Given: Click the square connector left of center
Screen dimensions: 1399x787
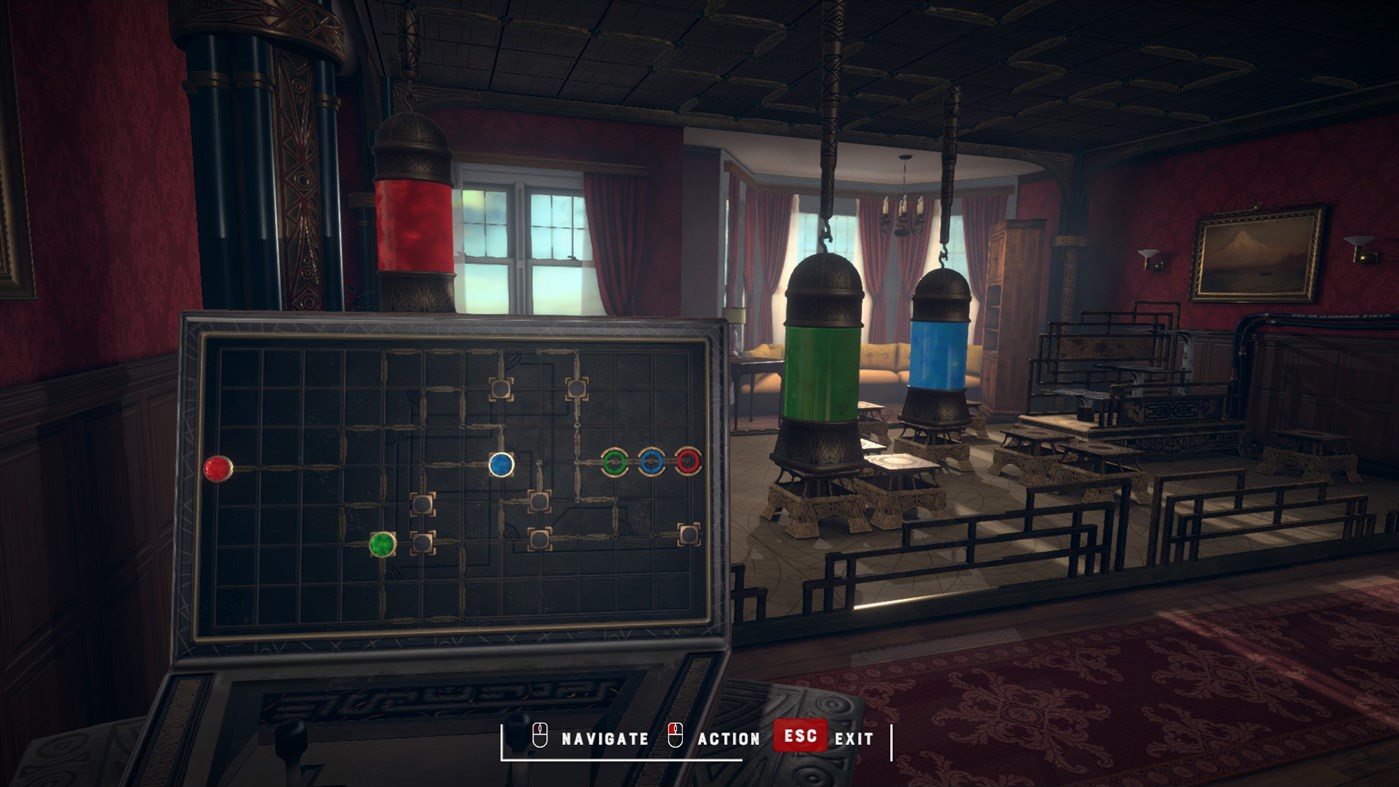Looking at the screenshot, I should pyautogui.click(x=422, y=506).
